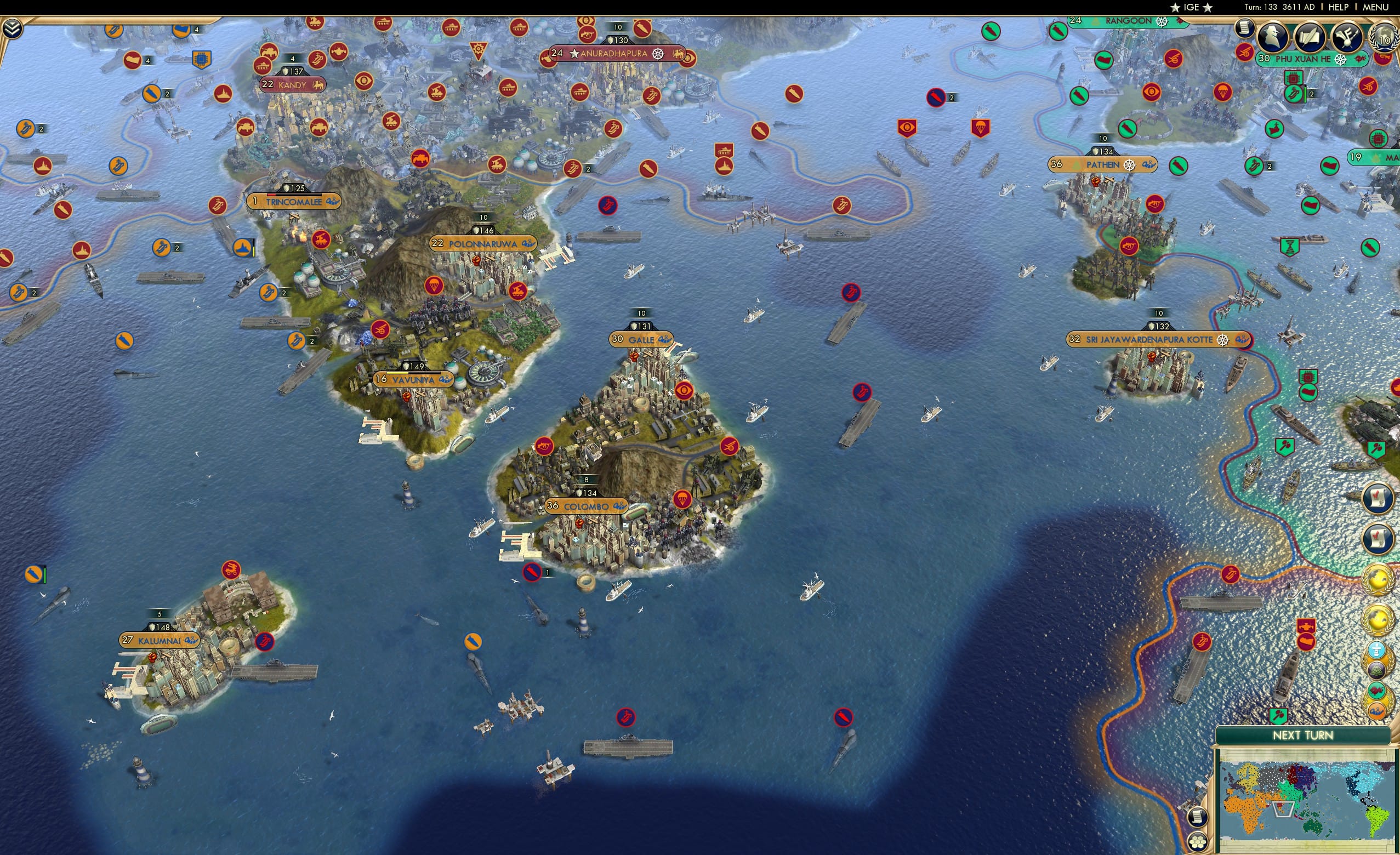Open the MENU from the top bar
The image size is (1400, 855).
click(1375, 7)
